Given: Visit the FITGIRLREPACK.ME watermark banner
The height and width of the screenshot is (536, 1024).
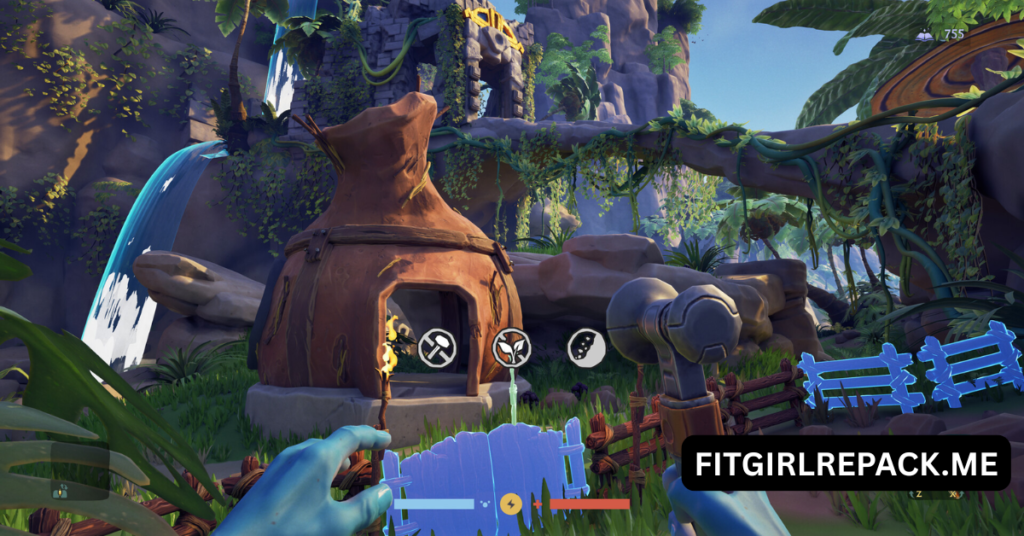Looking at the screenshot, I should pos(845,464).
